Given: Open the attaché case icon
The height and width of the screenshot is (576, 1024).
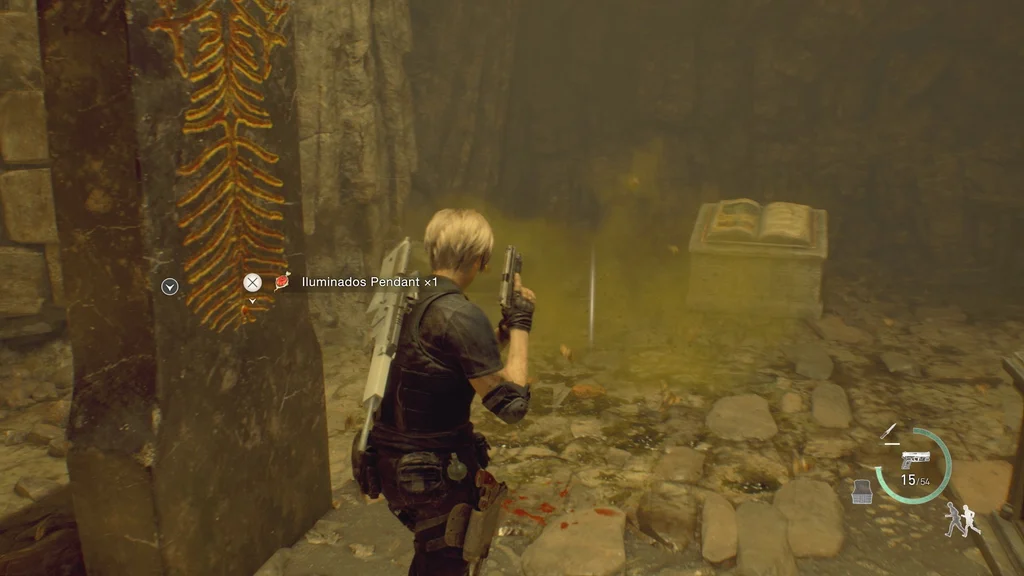Looking at the screenshot, I should [862, 491].
